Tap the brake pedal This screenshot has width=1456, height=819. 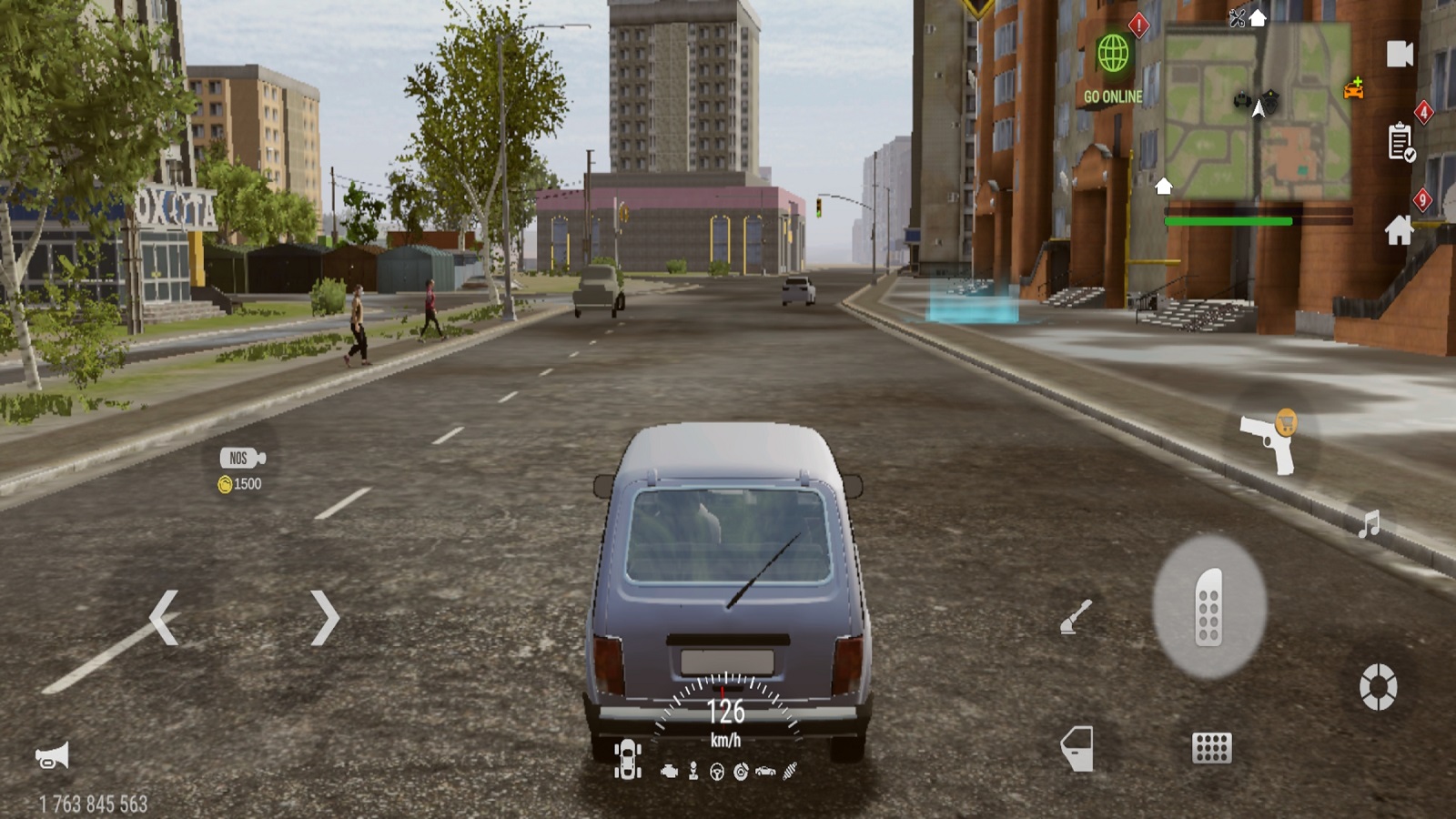click(x=1211, y=748)
